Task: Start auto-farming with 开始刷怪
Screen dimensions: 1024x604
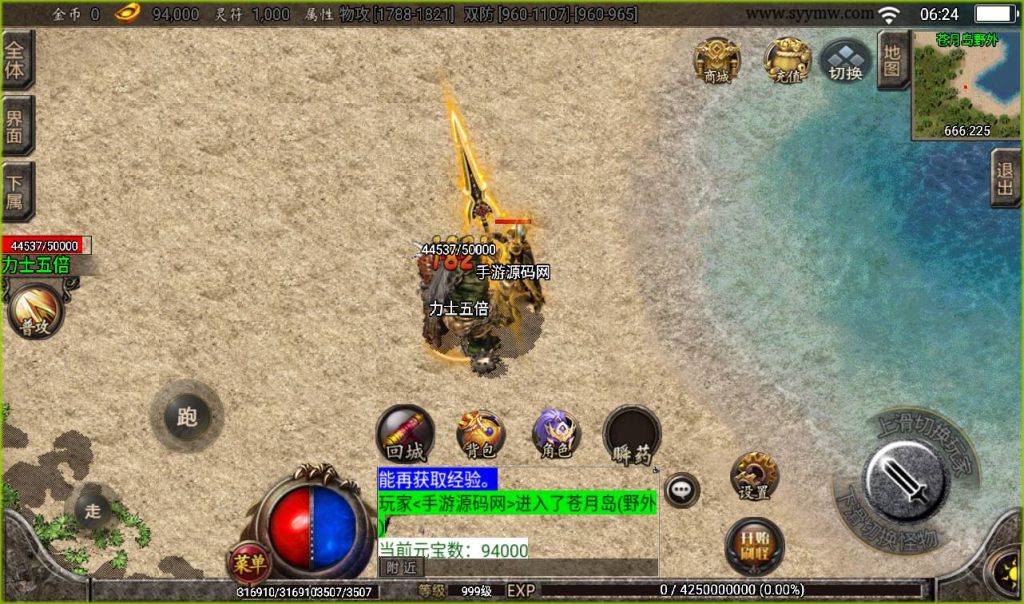Action: [754, 545]
